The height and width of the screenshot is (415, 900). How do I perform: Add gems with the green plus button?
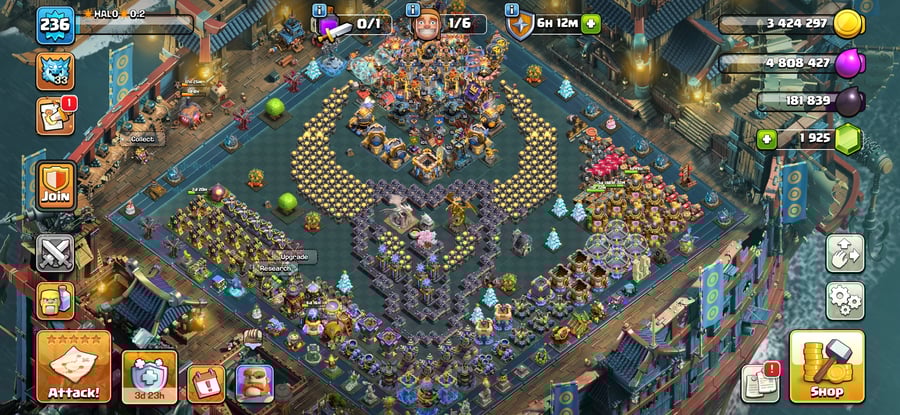768,137
